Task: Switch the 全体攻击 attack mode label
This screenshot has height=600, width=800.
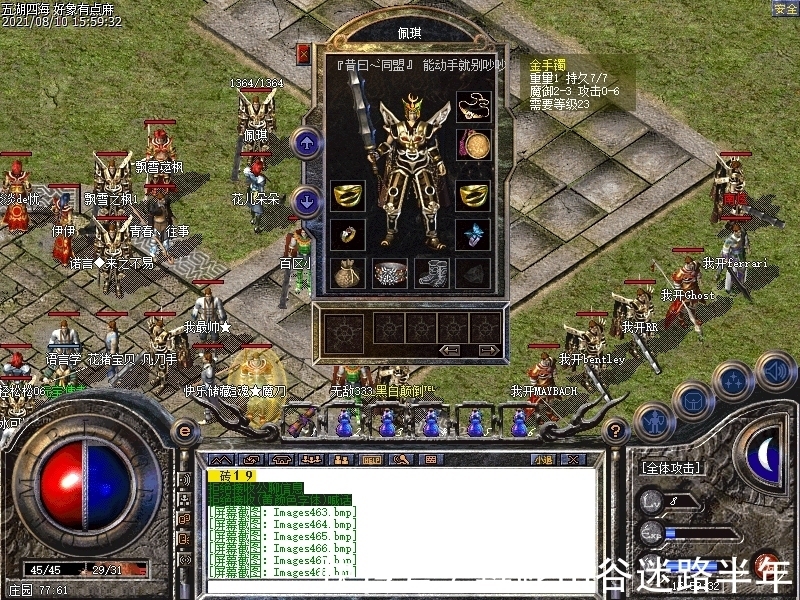Action: click(670, 468)
